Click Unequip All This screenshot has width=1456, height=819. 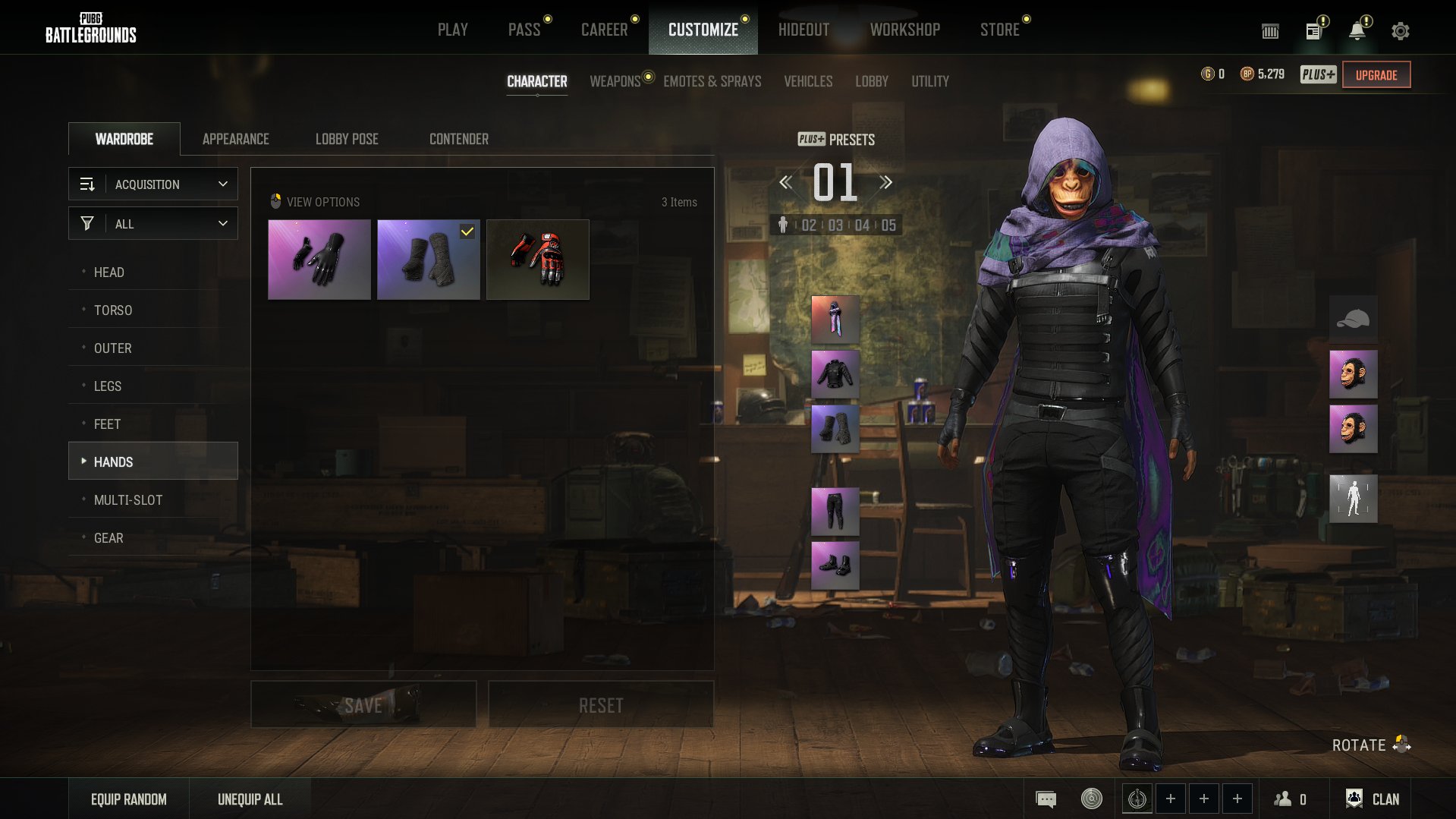250,799
